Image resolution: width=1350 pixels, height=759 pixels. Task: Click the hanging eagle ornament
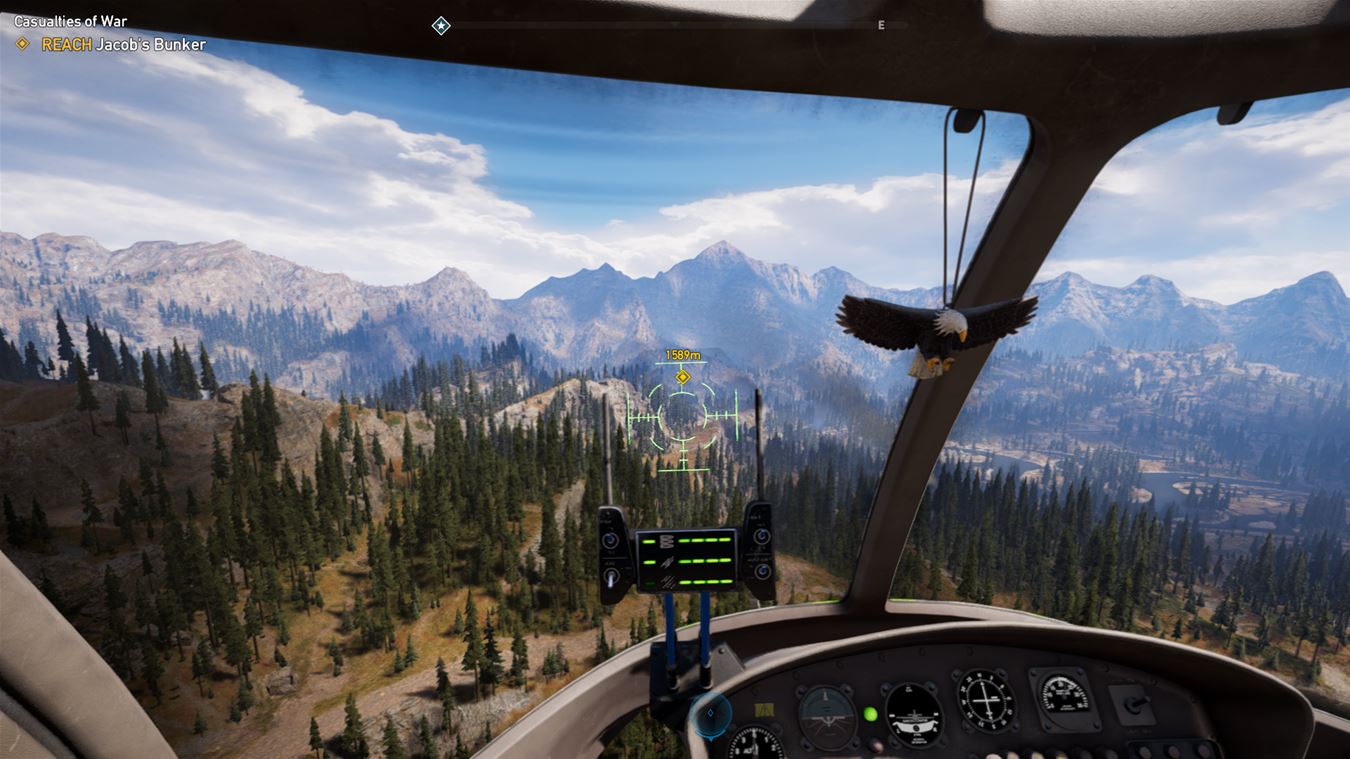pyautogui.click(x=940, y=330)
